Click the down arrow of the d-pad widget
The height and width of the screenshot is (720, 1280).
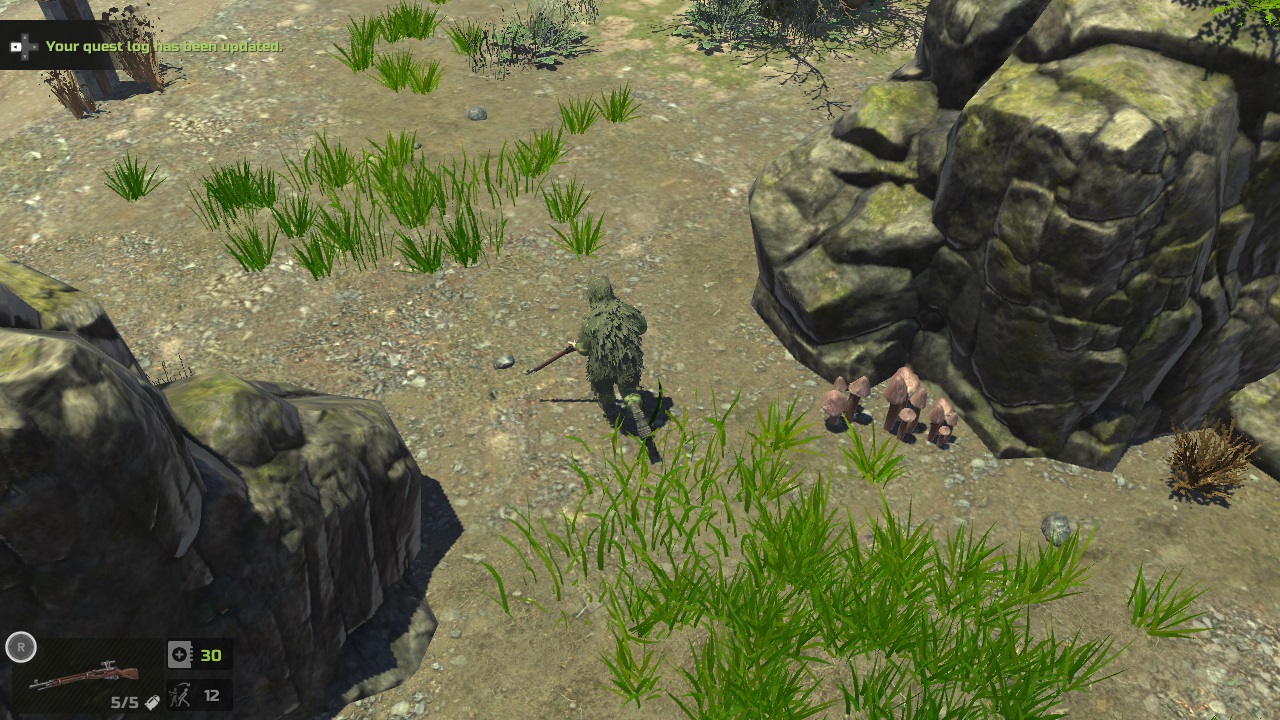[25, 56]
